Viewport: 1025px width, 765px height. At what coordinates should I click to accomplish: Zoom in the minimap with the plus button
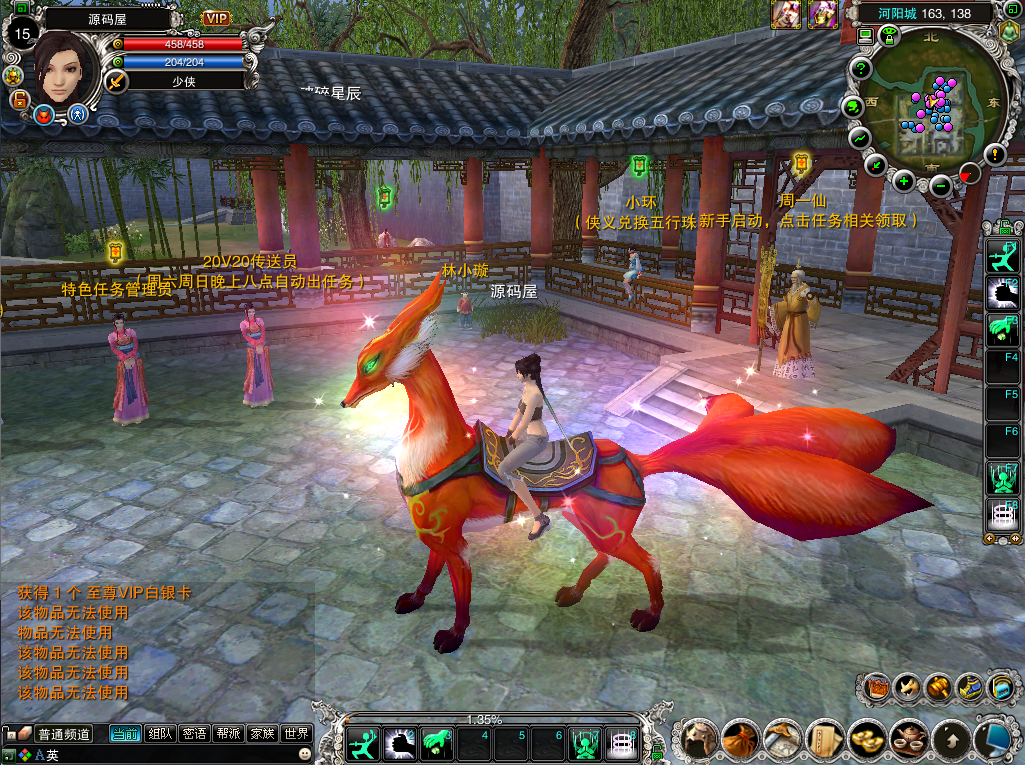904,181
